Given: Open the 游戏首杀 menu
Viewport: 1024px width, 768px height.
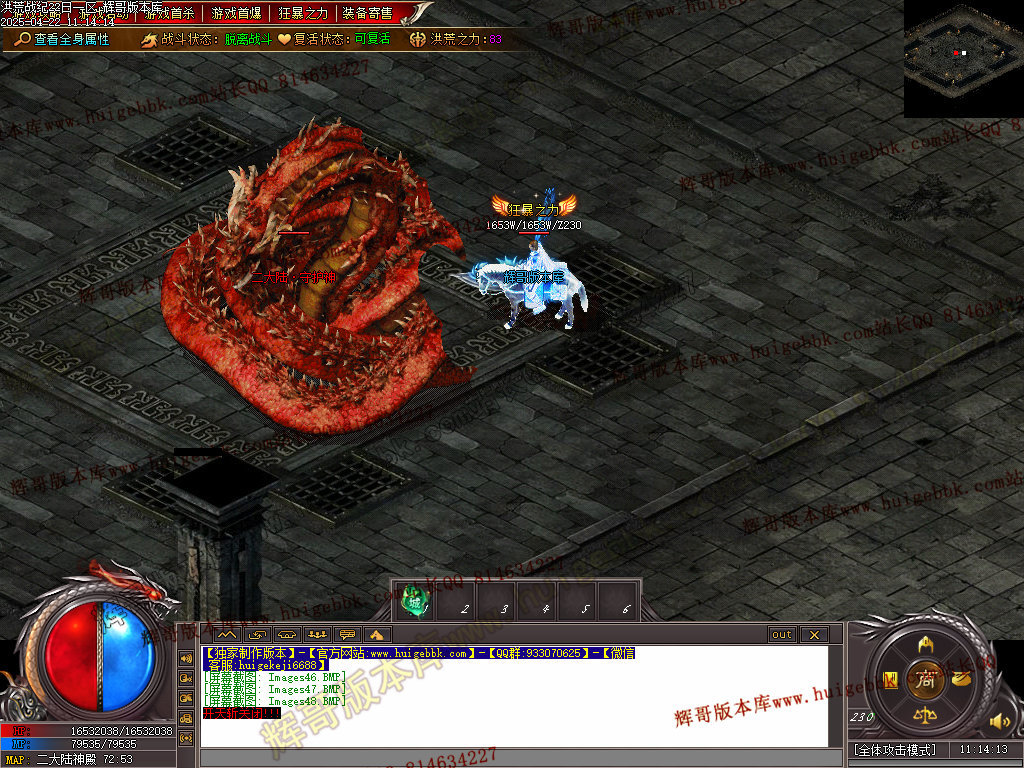Looking at the screenshot, I should [x=170, y=13].
